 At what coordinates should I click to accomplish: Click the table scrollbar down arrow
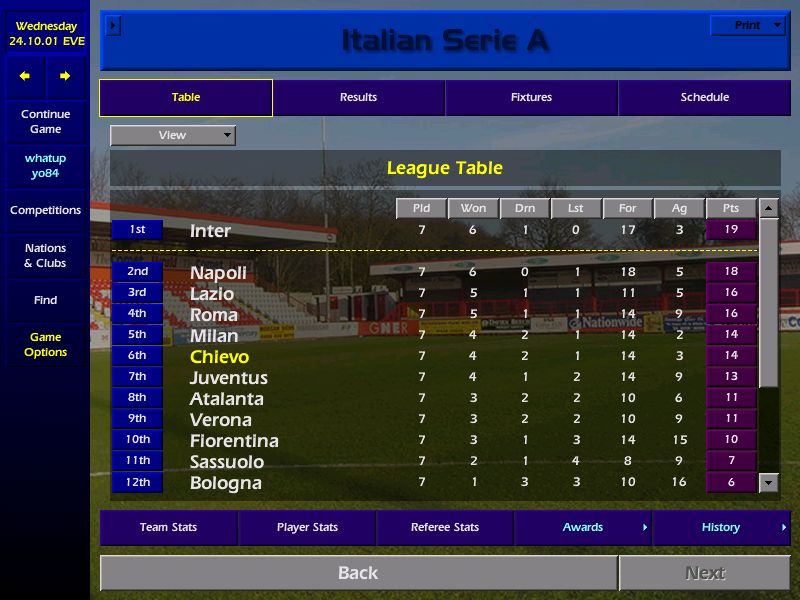click(x=768, y=482)
